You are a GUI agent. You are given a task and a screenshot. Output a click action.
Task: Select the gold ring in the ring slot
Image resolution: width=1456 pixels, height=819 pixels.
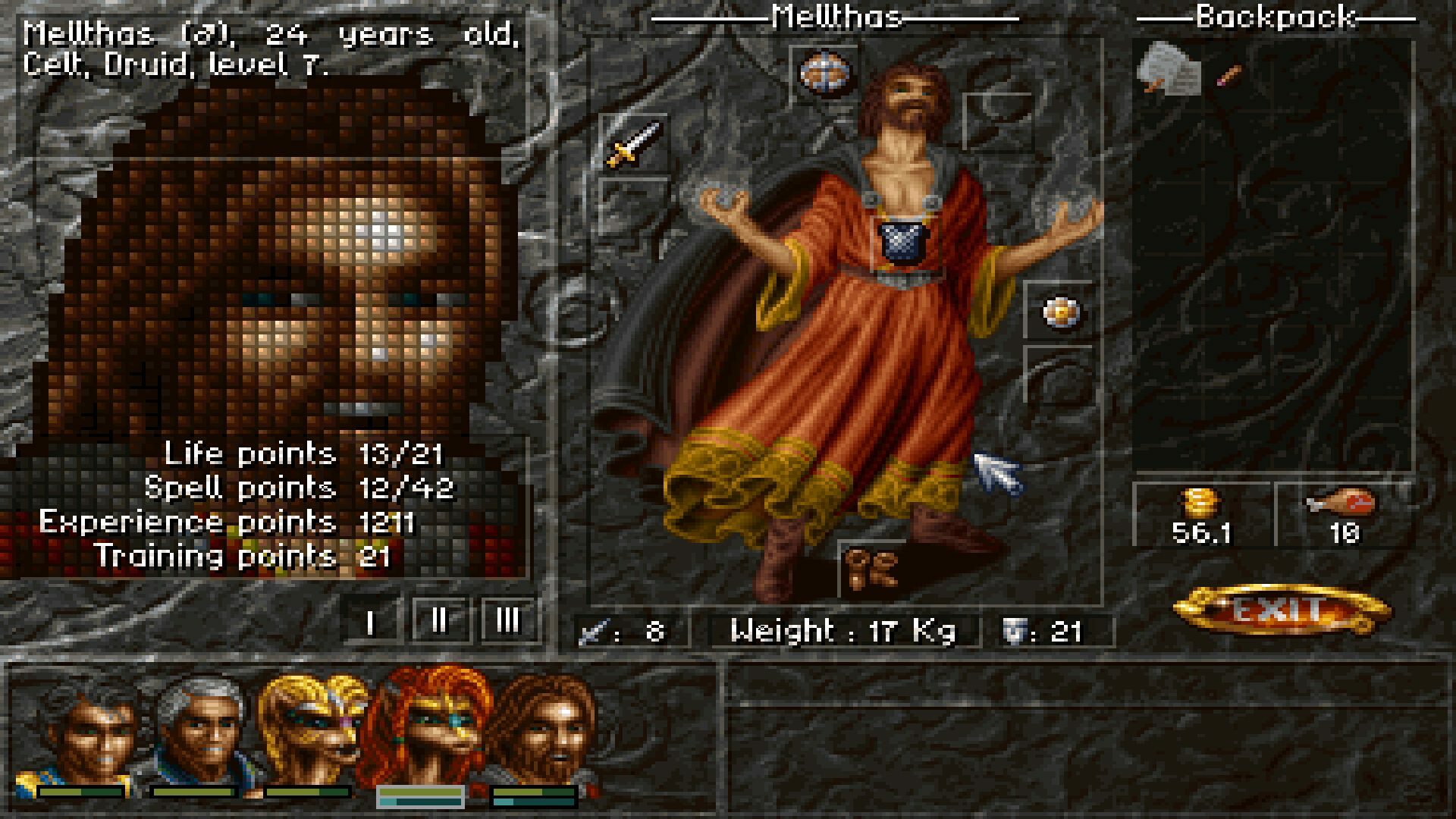click(x=1060, y=313)
